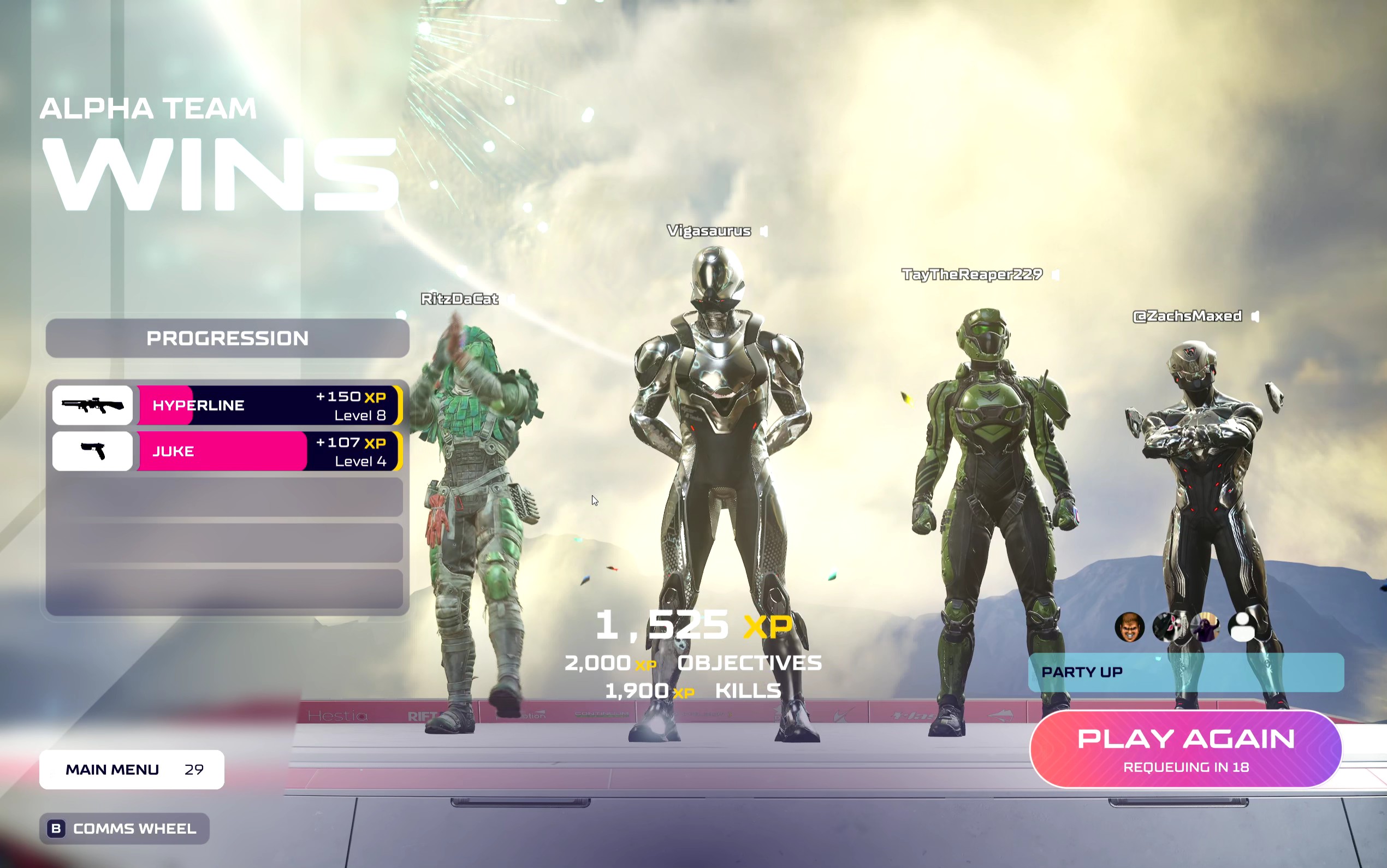Image resolution: width=1387 pixels, height=868 pixels.
Task: Click the Doom marine face party avatar
Action: [1129, 627]
